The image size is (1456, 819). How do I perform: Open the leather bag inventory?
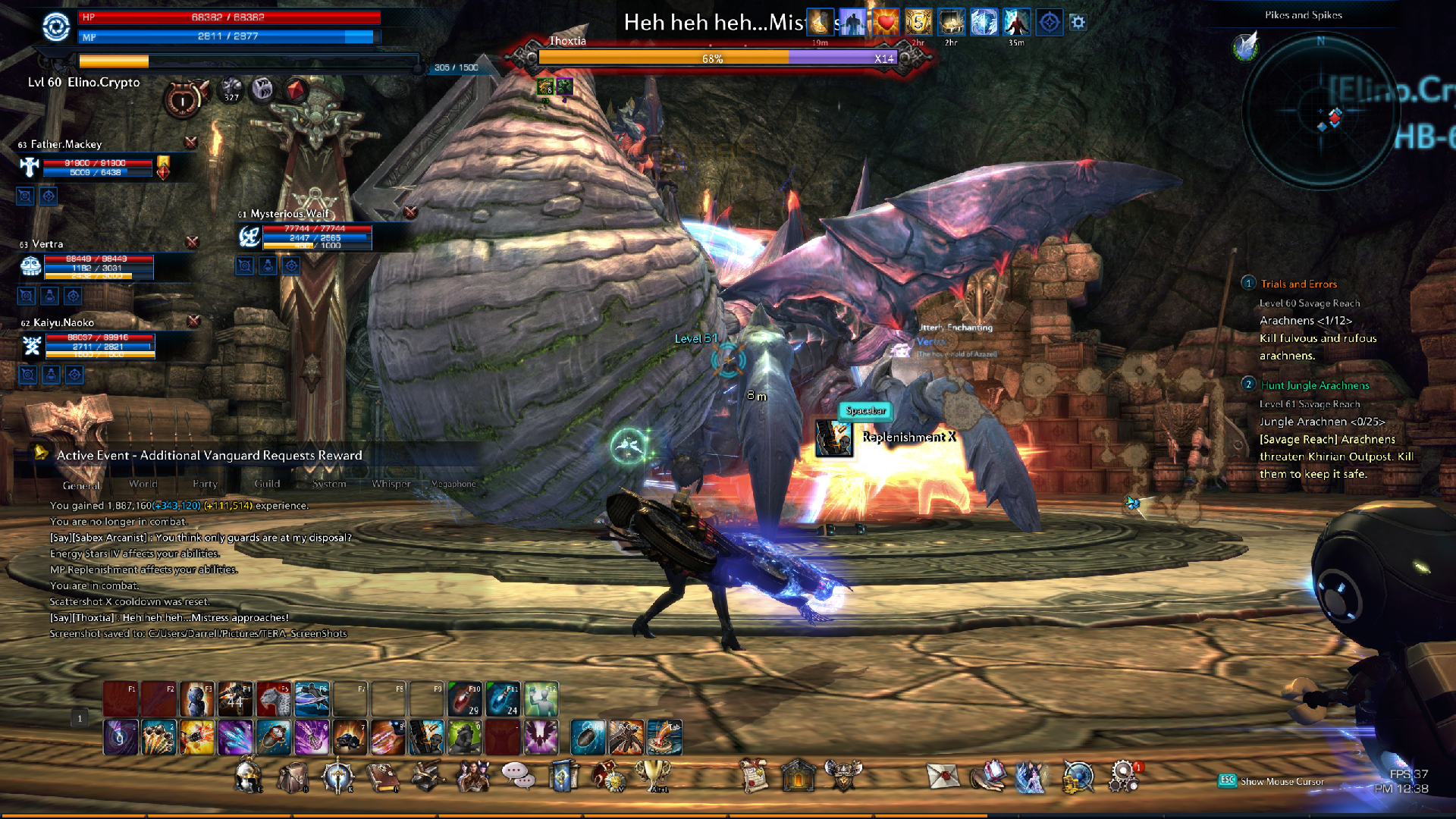coord(293,777)
